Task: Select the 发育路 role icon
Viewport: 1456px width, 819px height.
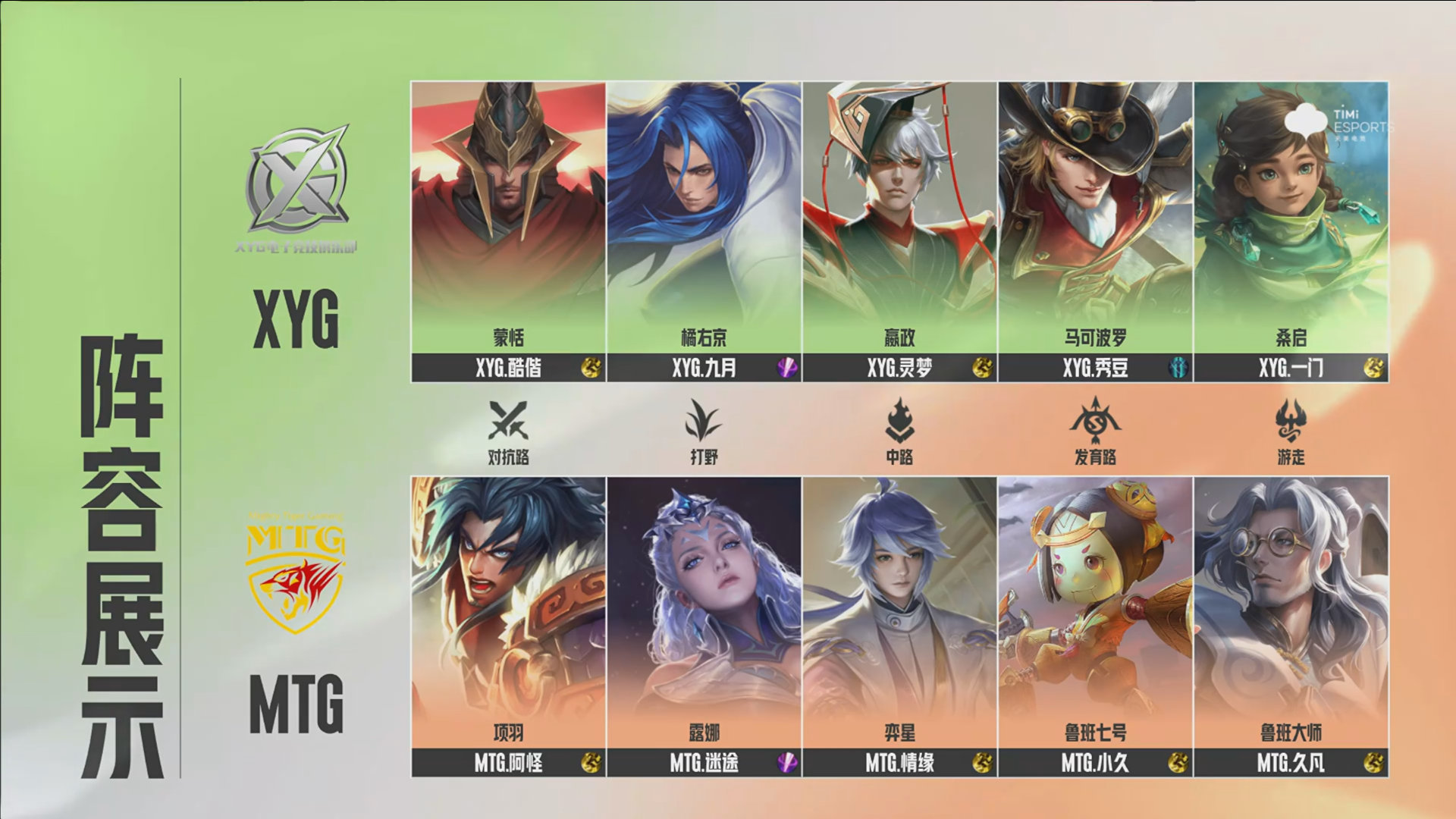Action: (x=1095, y=420)
